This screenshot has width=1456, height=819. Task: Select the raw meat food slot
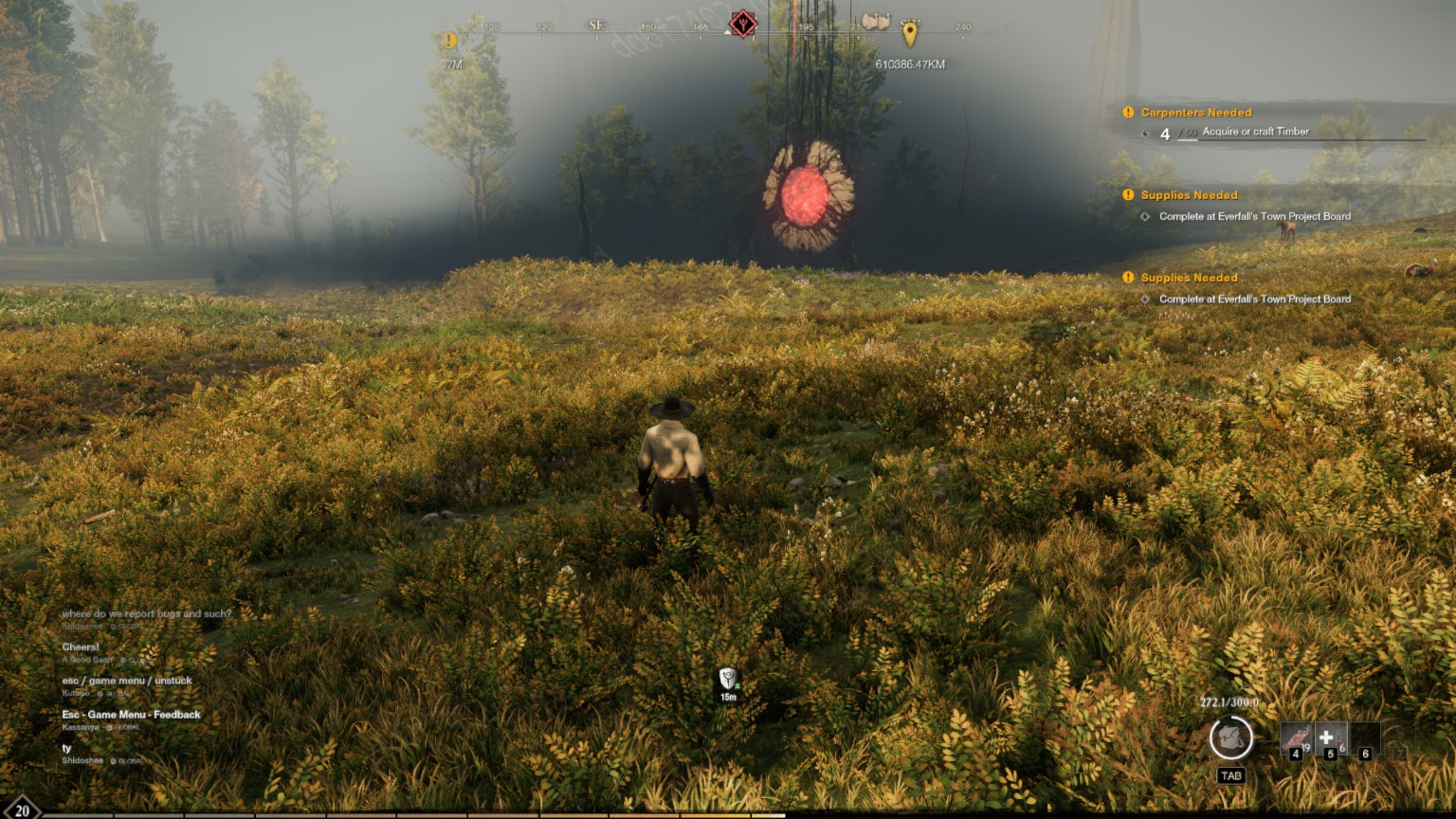(1295, 738)
